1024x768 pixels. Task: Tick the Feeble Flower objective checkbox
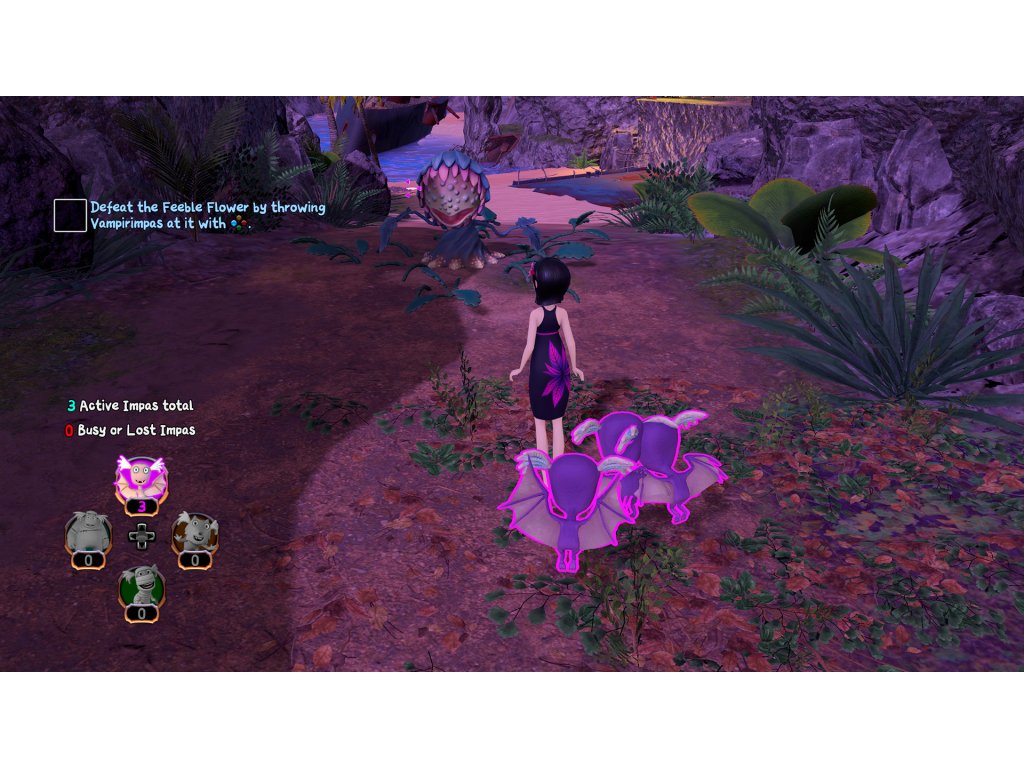pos(70,215)
